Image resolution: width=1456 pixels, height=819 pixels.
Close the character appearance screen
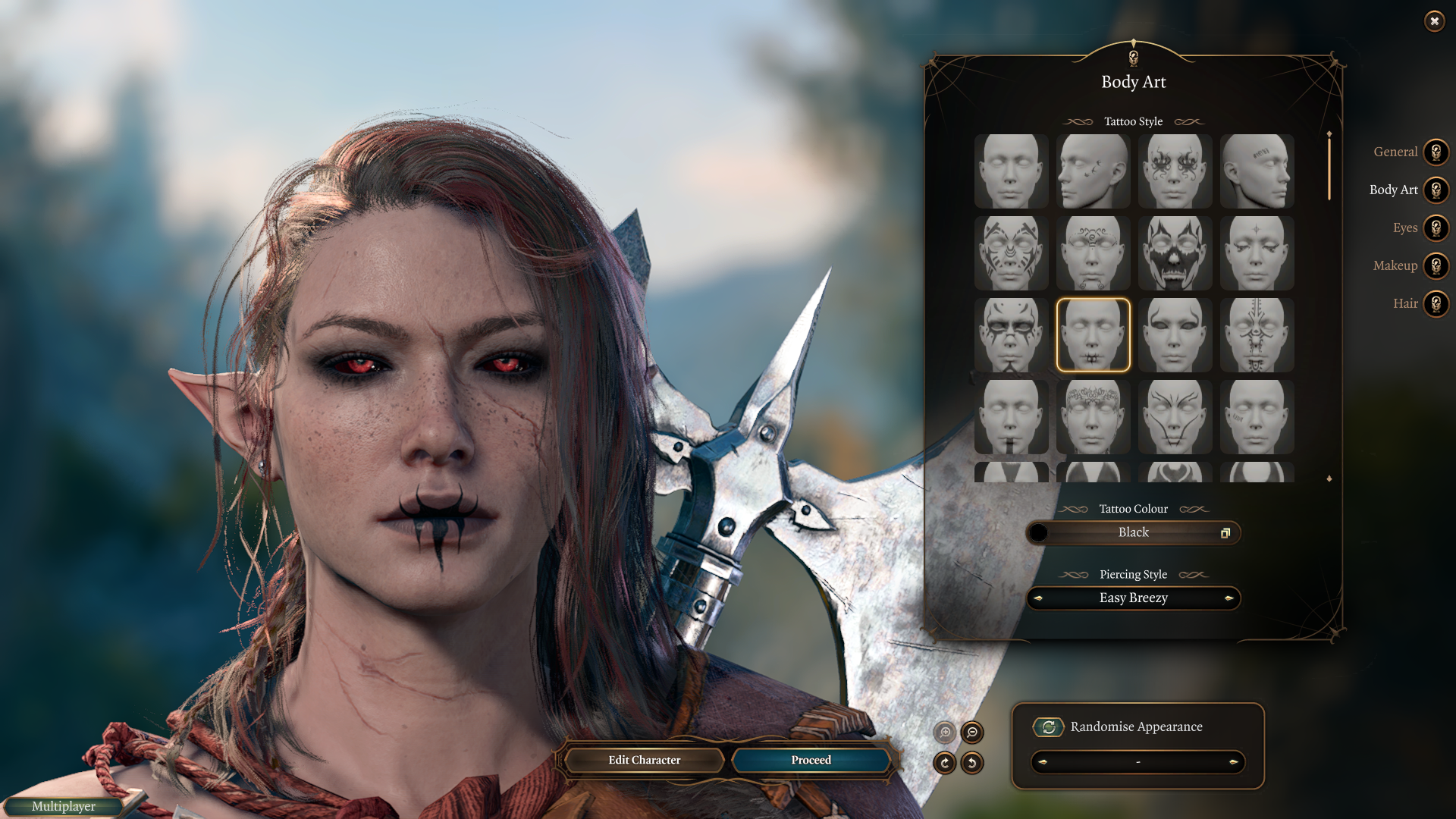(1434, 21)
